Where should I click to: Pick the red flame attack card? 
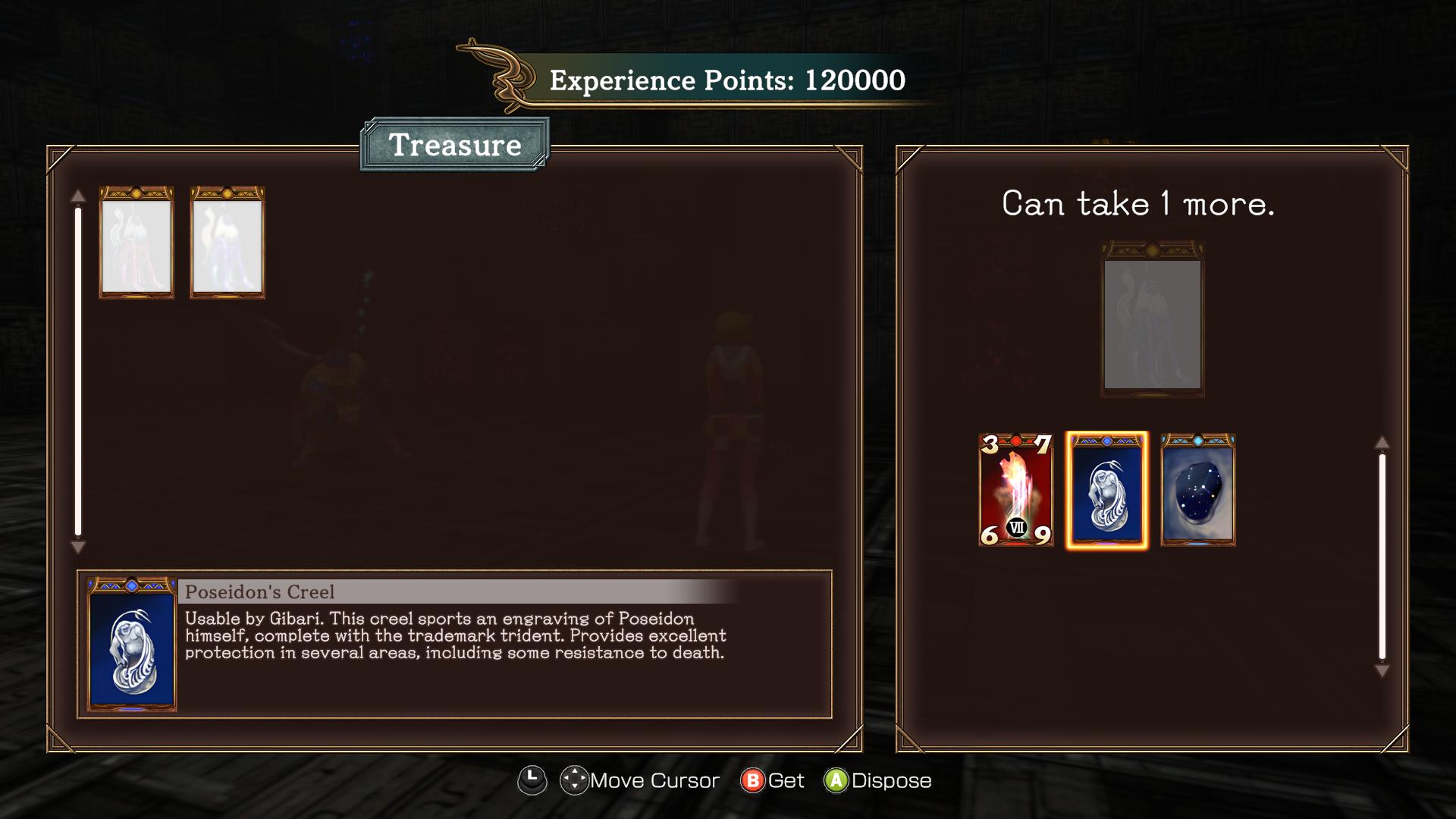[x=1015, y=490]
